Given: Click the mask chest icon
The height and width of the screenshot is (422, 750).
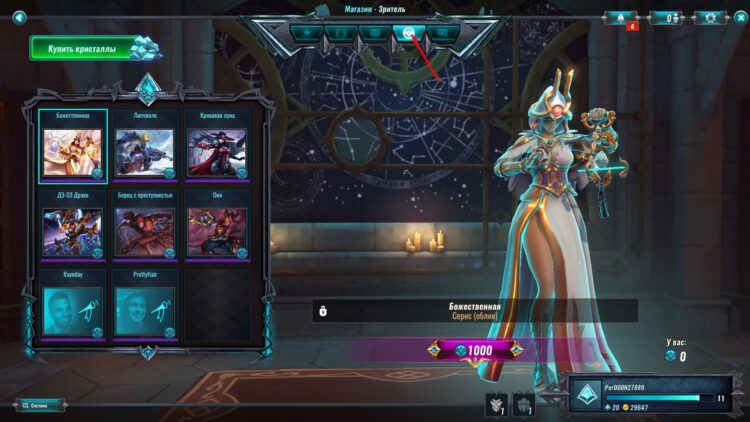Looking at the screenshot, I should (495, 404).
